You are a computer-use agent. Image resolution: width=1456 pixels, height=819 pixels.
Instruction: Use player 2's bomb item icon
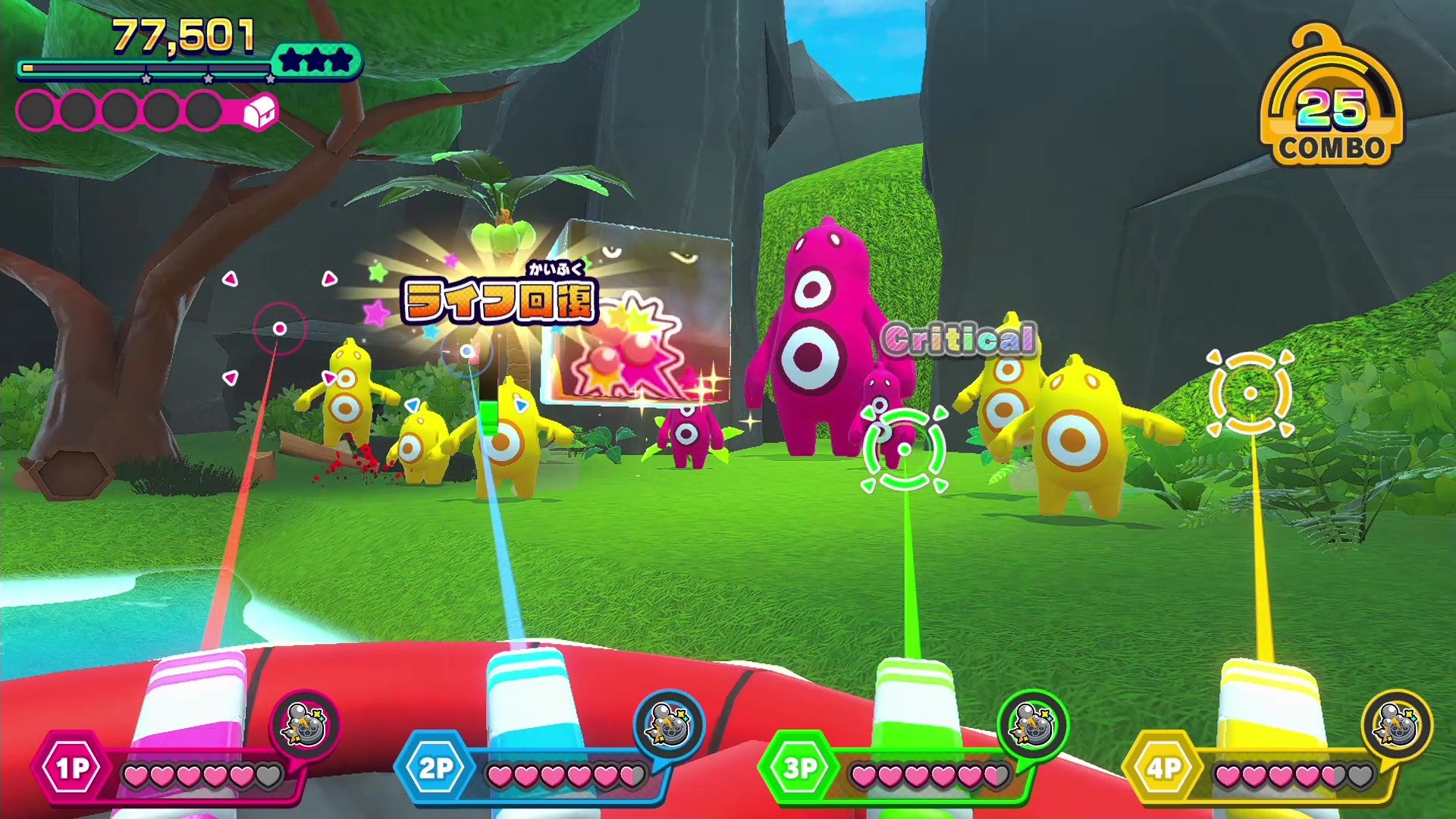(669, 726)
